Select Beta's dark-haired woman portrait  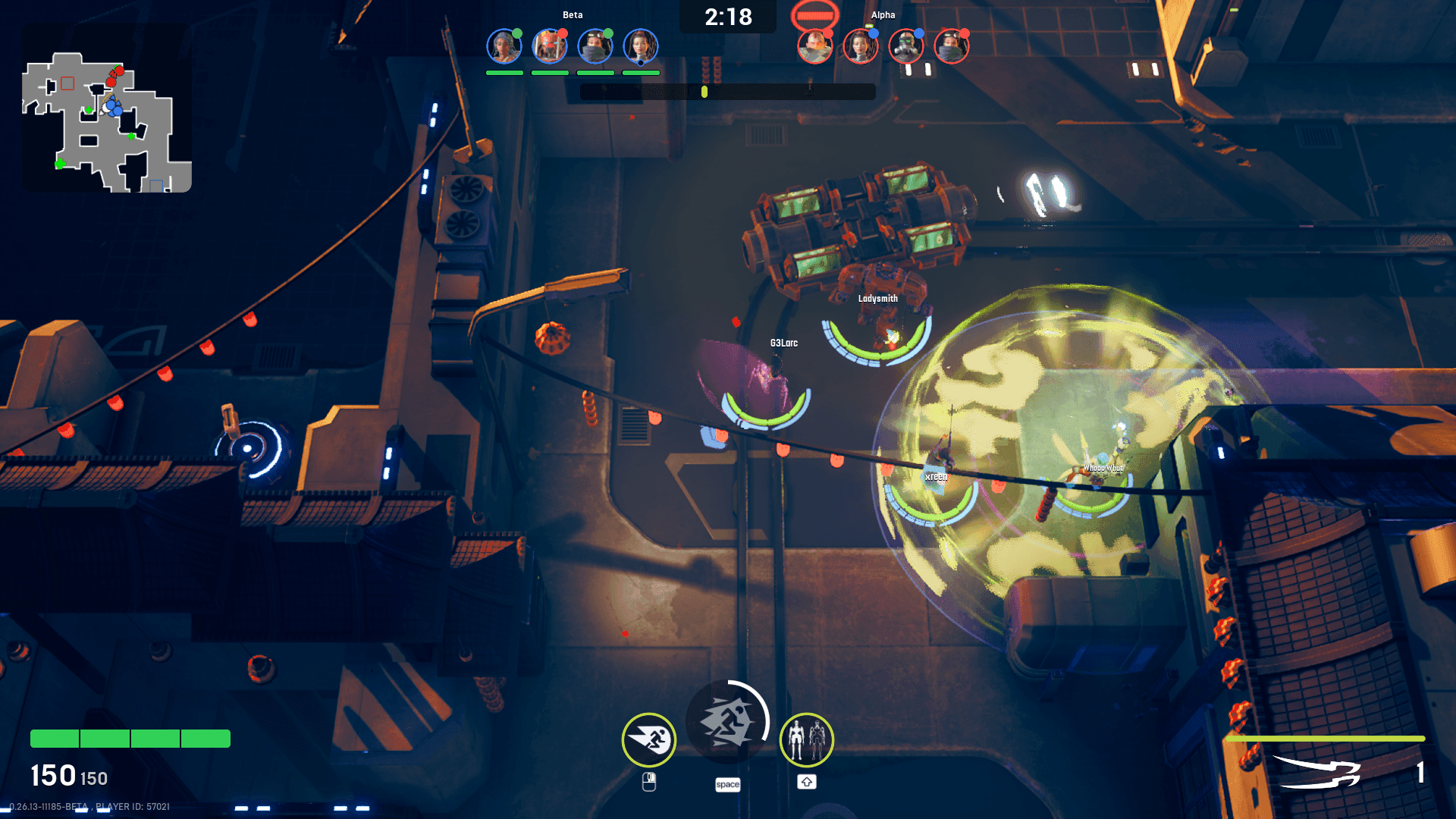click(x=641, y=46)
